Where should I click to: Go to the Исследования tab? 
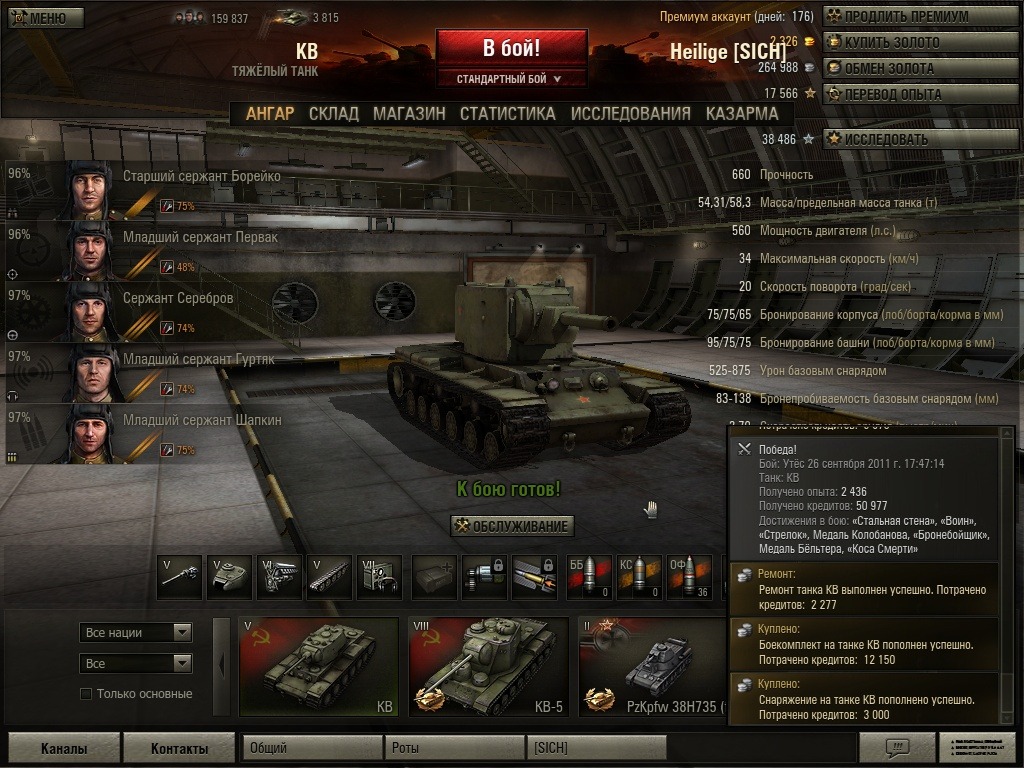[x=630, y=114]
